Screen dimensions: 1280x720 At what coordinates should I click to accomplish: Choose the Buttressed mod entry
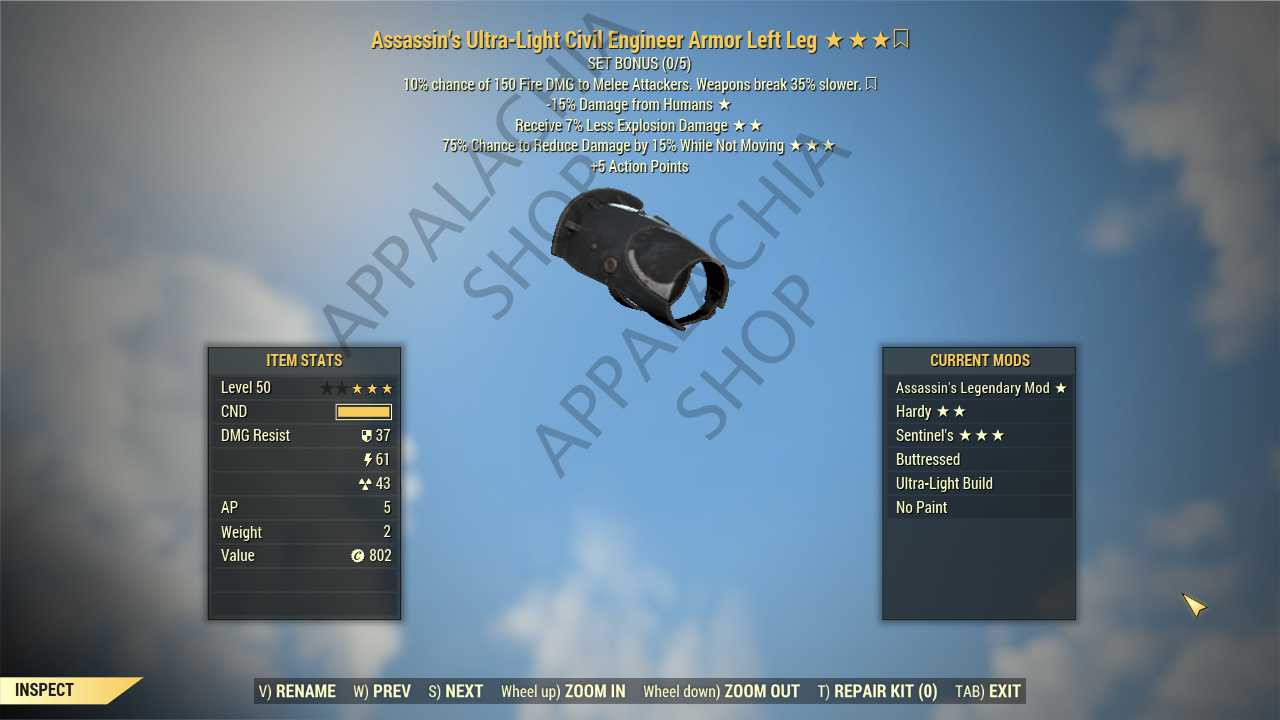tap(979, 460)
